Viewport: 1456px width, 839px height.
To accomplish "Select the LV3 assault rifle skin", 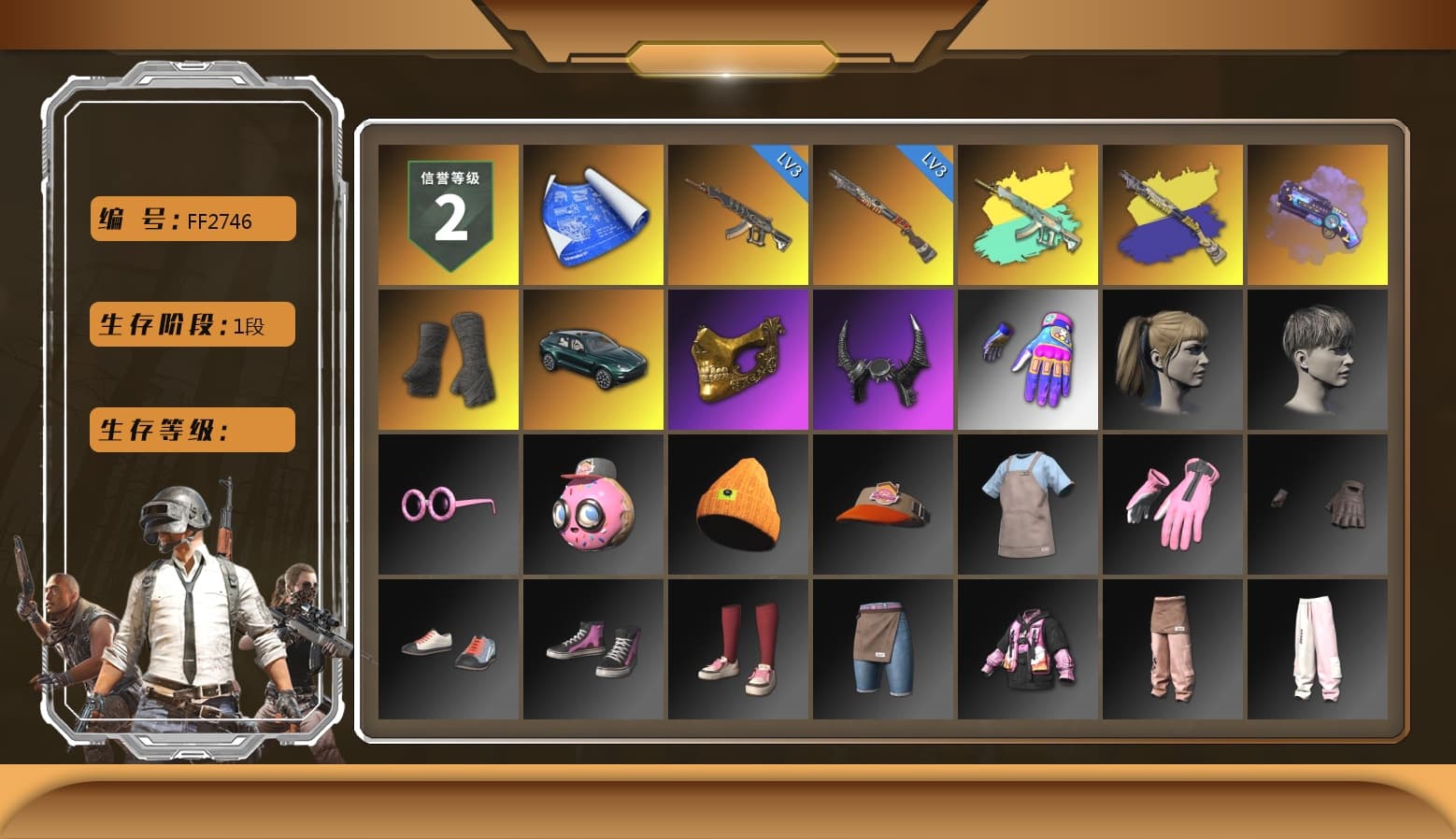I will [x=737, y=213].
